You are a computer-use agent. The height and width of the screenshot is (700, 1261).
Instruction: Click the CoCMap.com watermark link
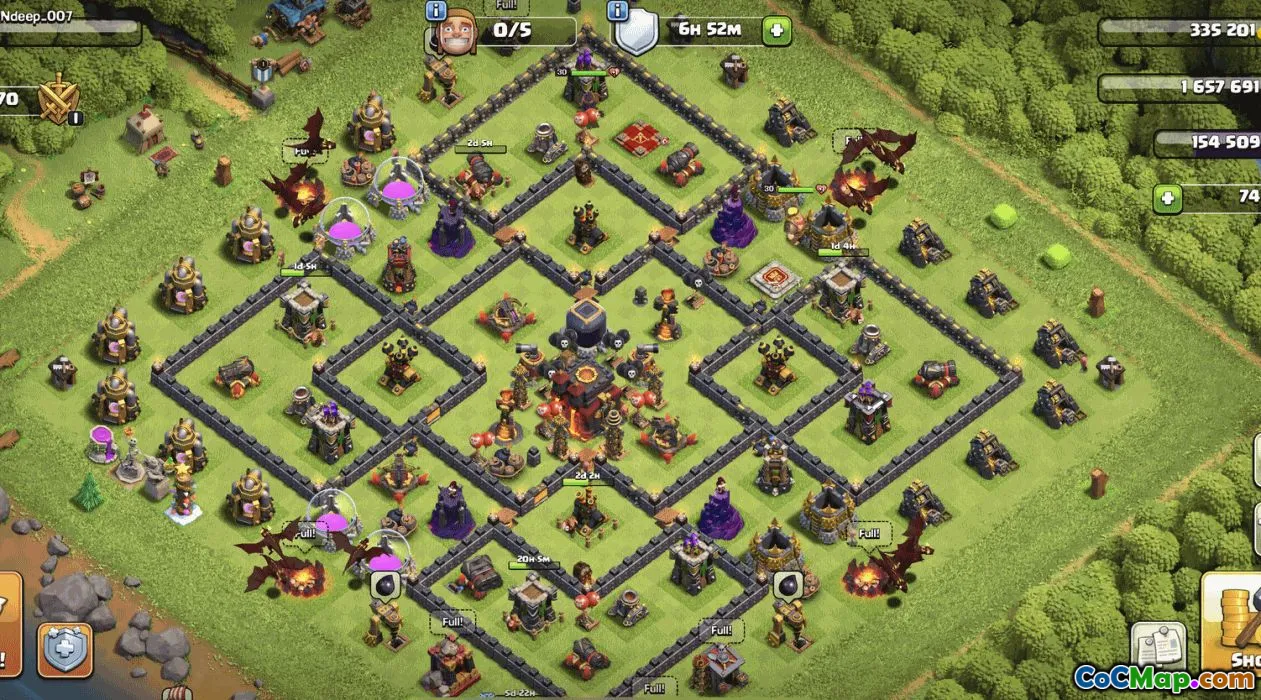click(x=1164, y=678)
